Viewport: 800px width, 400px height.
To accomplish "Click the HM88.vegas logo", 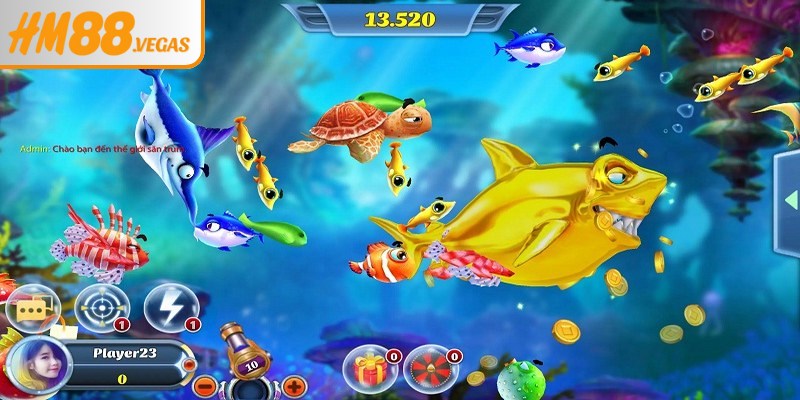I will point(100,37).
